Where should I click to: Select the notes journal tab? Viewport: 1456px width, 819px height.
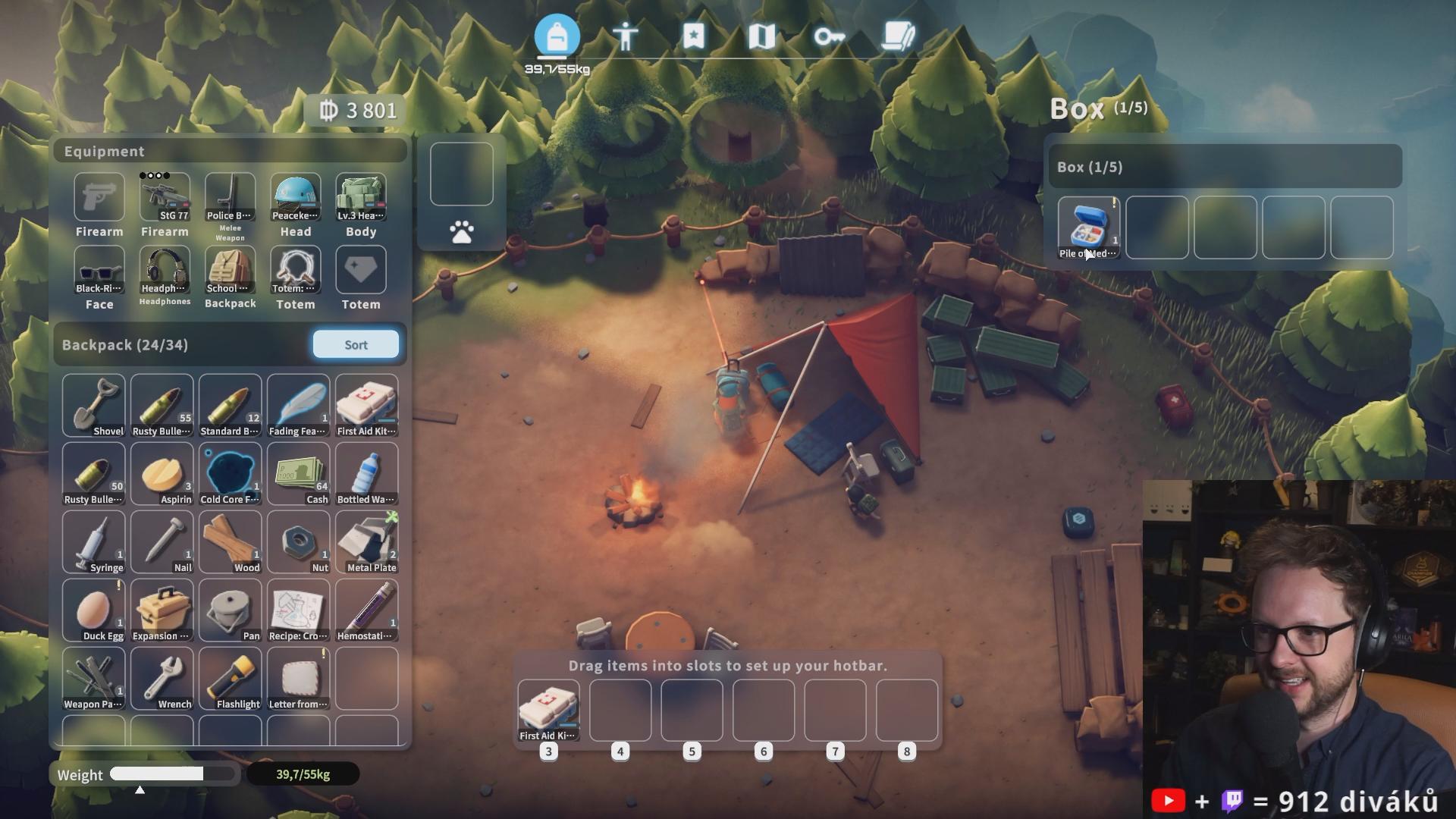point(898,36)
